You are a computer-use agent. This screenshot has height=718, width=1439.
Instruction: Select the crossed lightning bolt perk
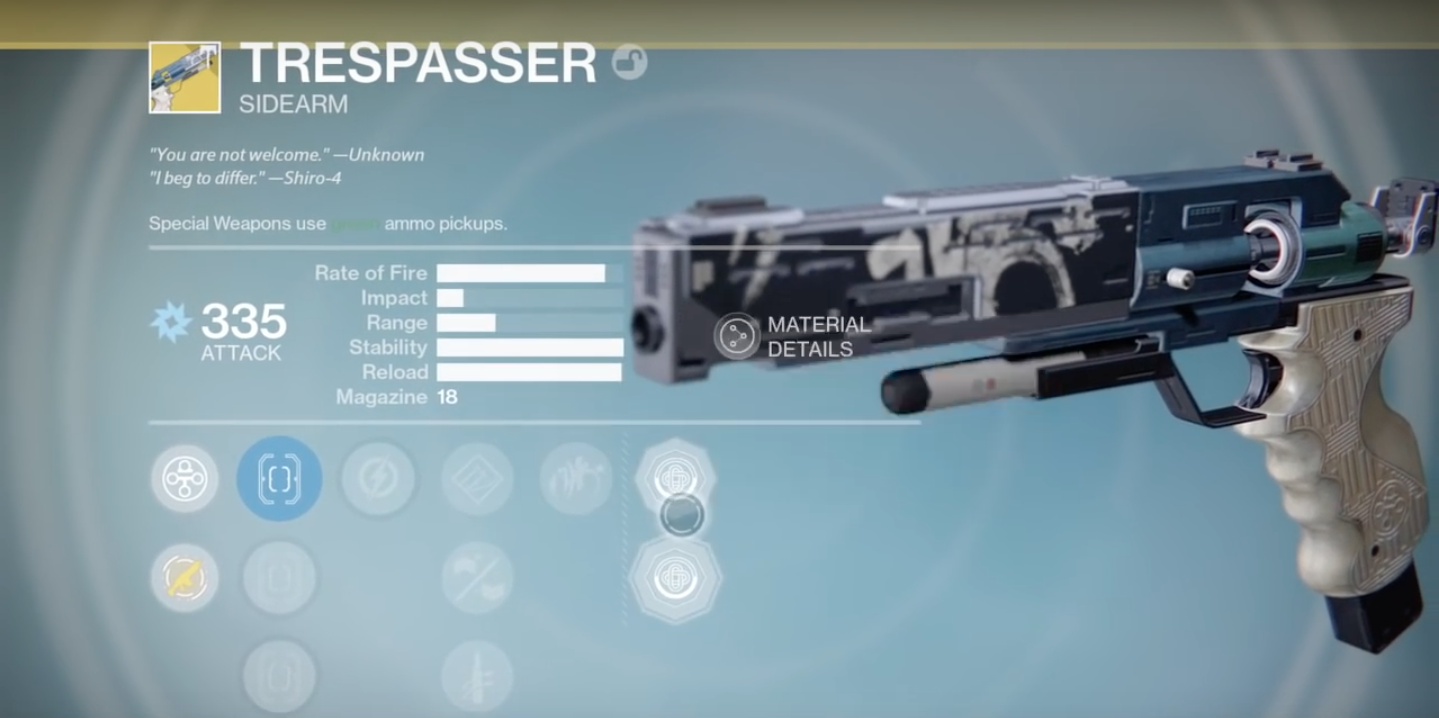click(x=378, y=479)
